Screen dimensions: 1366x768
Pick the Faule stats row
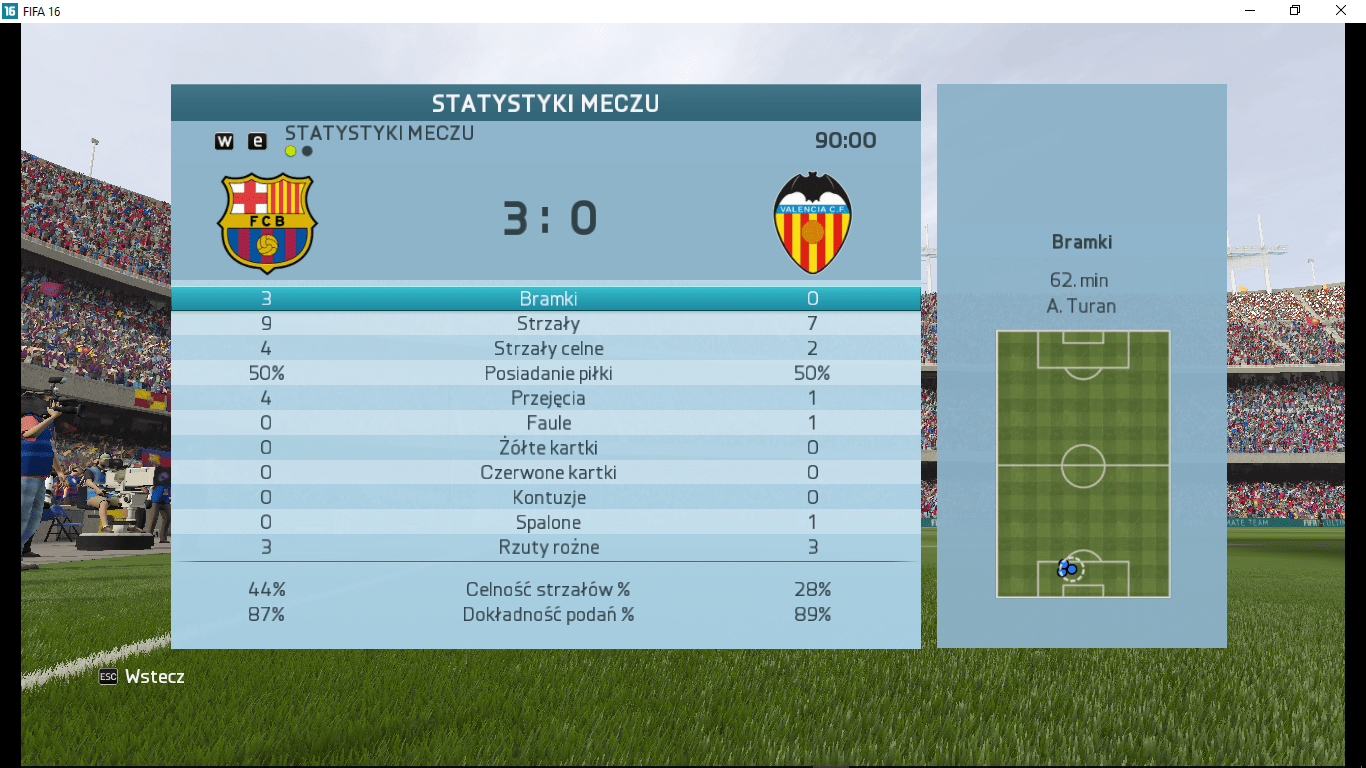coord(547,423)
